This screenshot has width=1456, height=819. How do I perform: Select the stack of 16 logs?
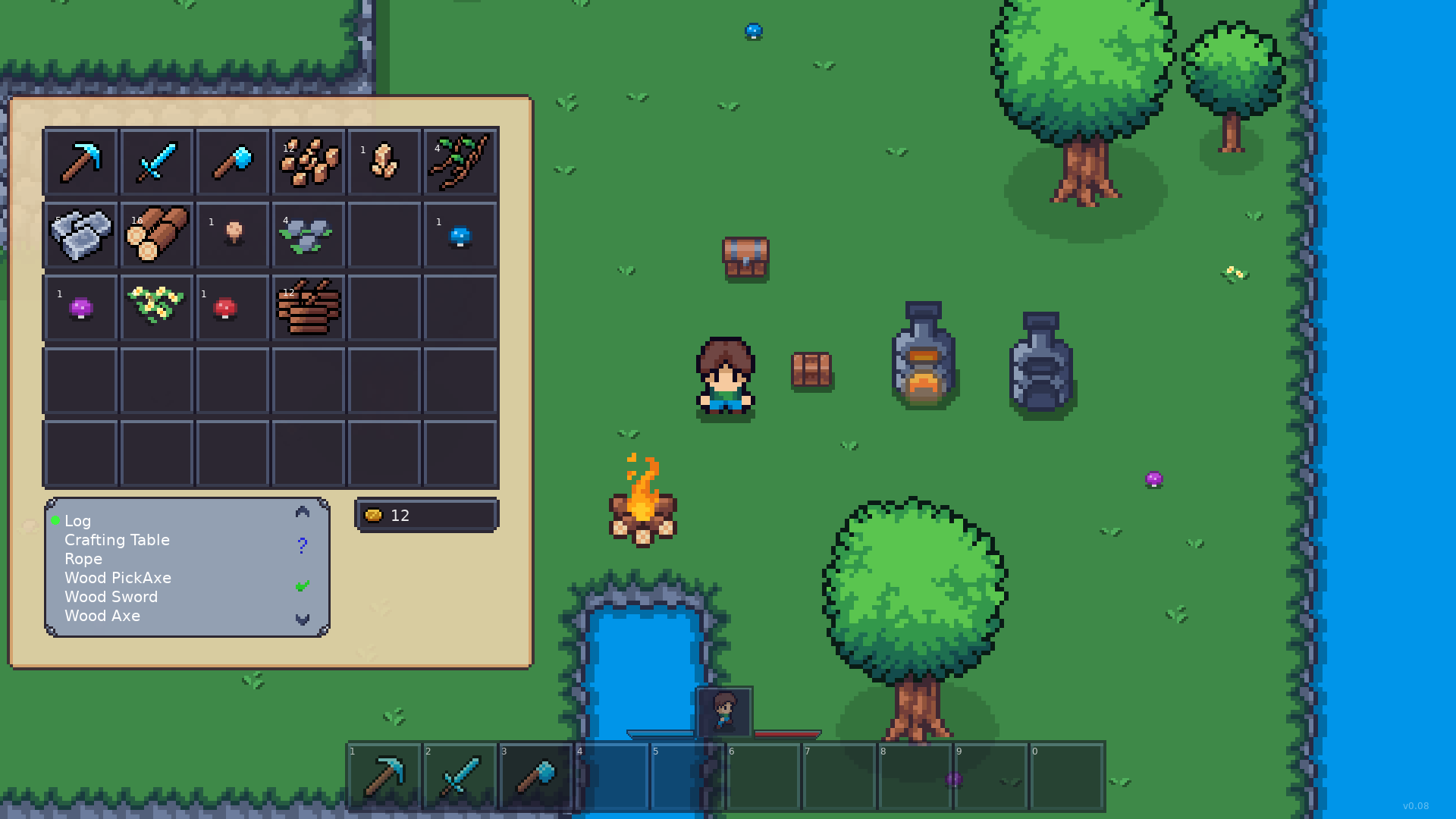(157, 234)
